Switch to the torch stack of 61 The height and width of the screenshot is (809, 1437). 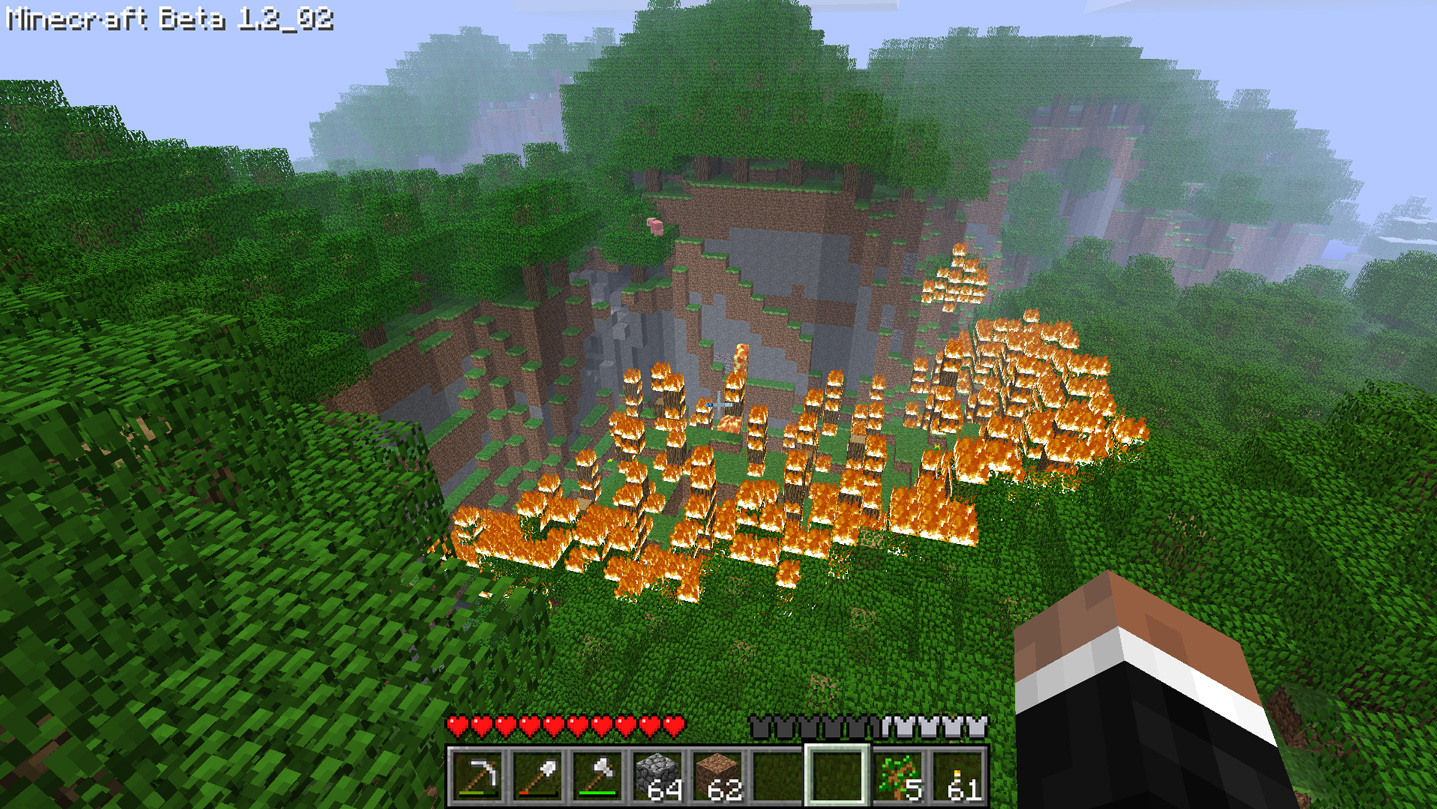(x=957, y=776)
